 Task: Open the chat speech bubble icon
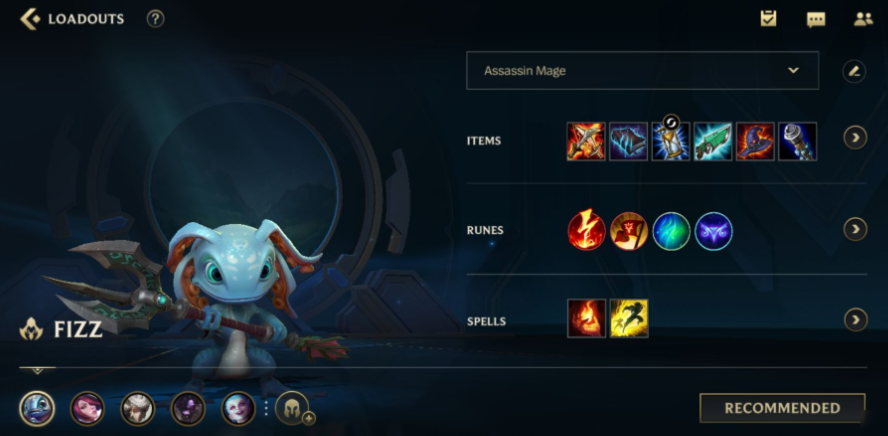(x=816, y=19)
